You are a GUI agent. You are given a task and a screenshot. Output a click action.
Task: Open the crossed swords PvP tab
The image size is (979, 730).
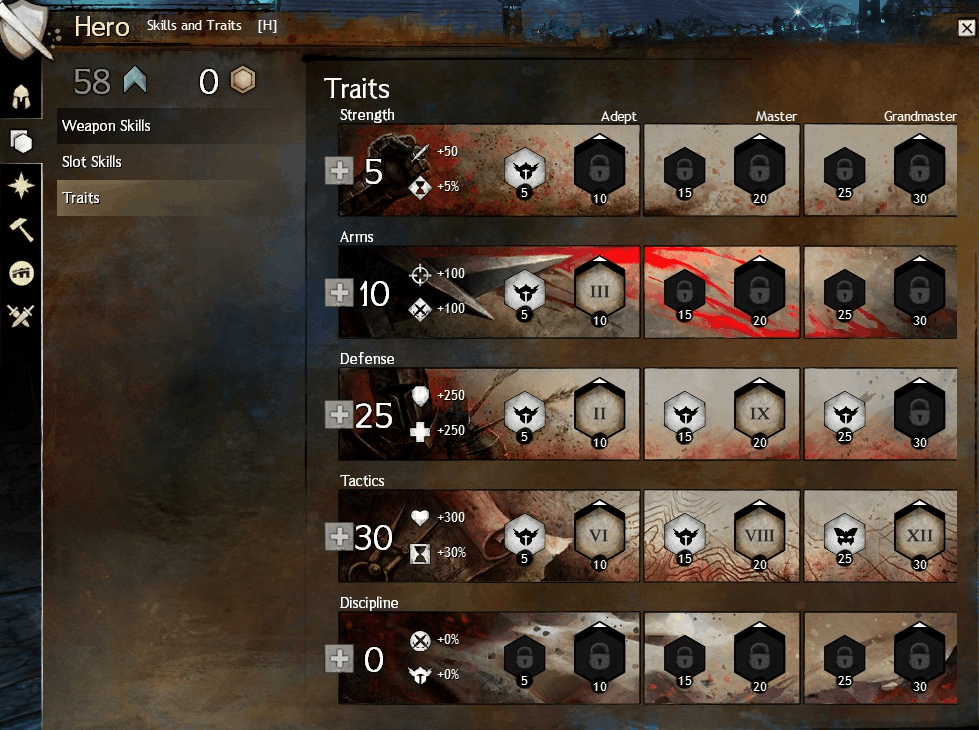[x=20, y=317]
